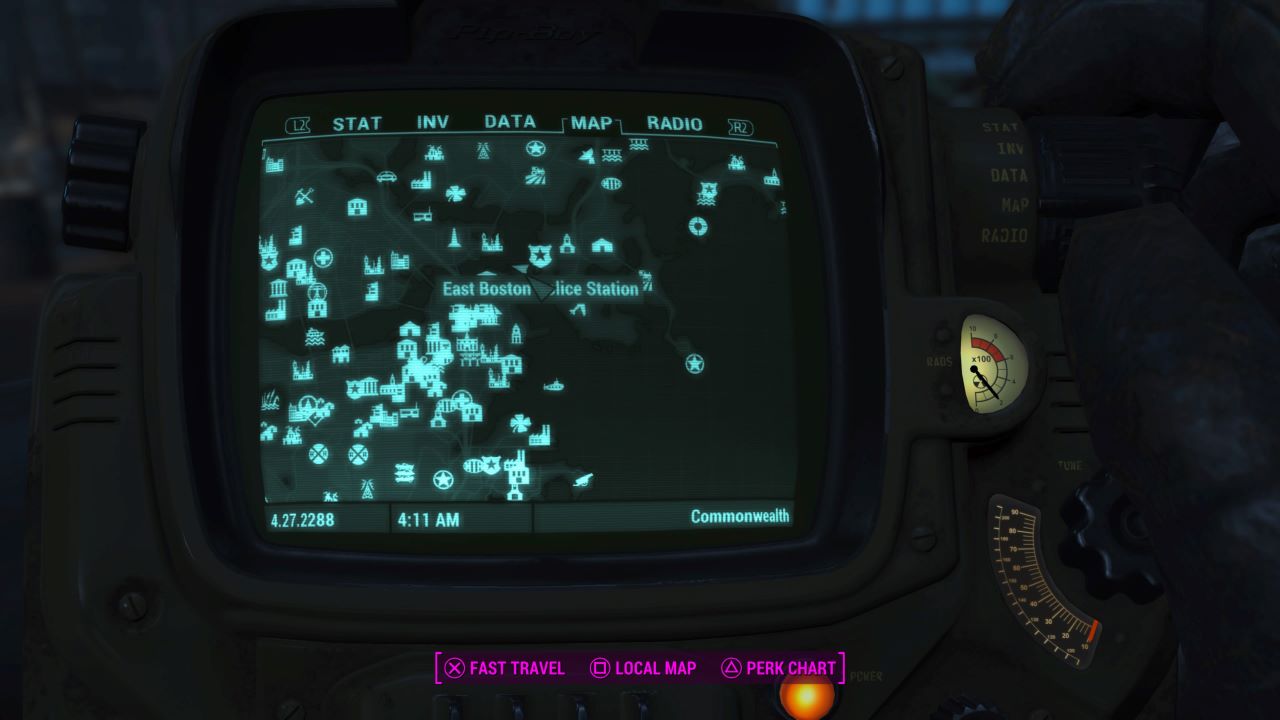Select the East Boston Police Station shield marker
1280x720 pixels.
540,255
